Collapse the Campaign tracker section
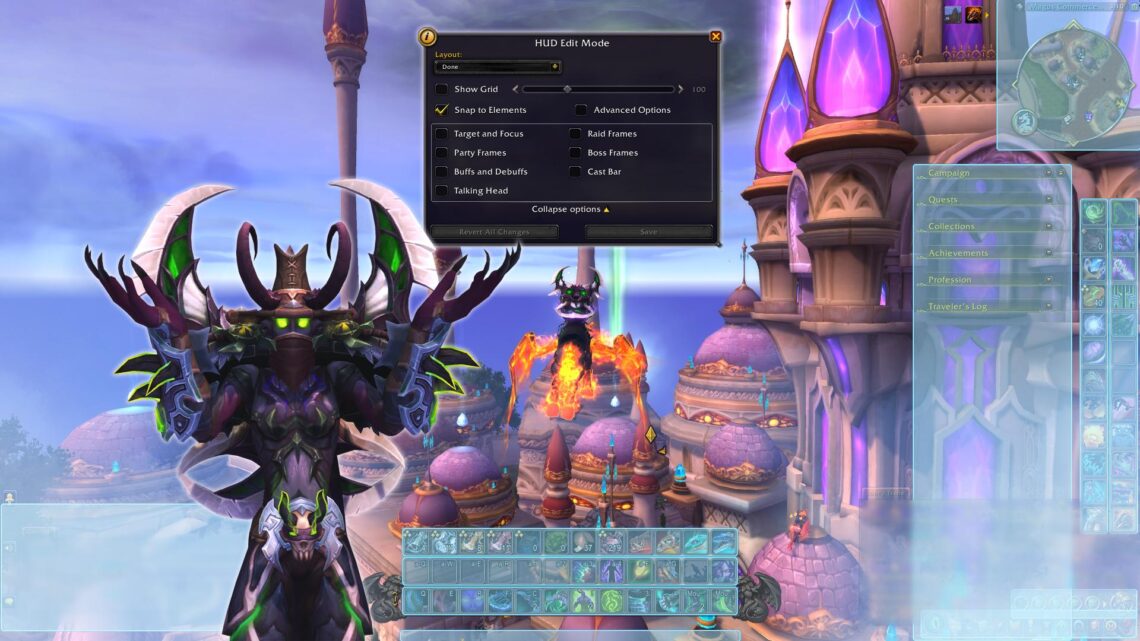 pos(1049,173)
